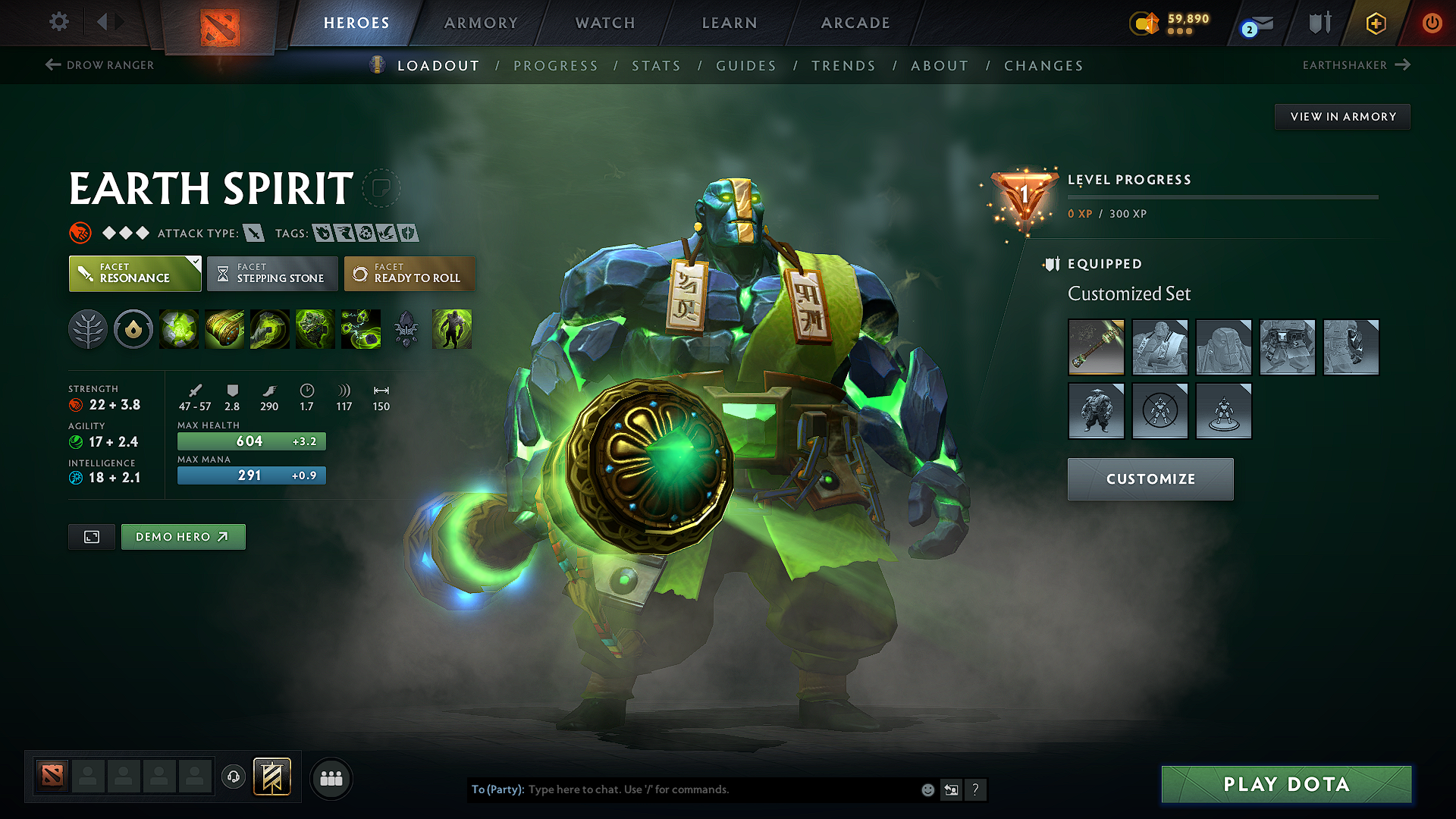
Task: Open the ARMORY menu item
Action: pos(481,23)
